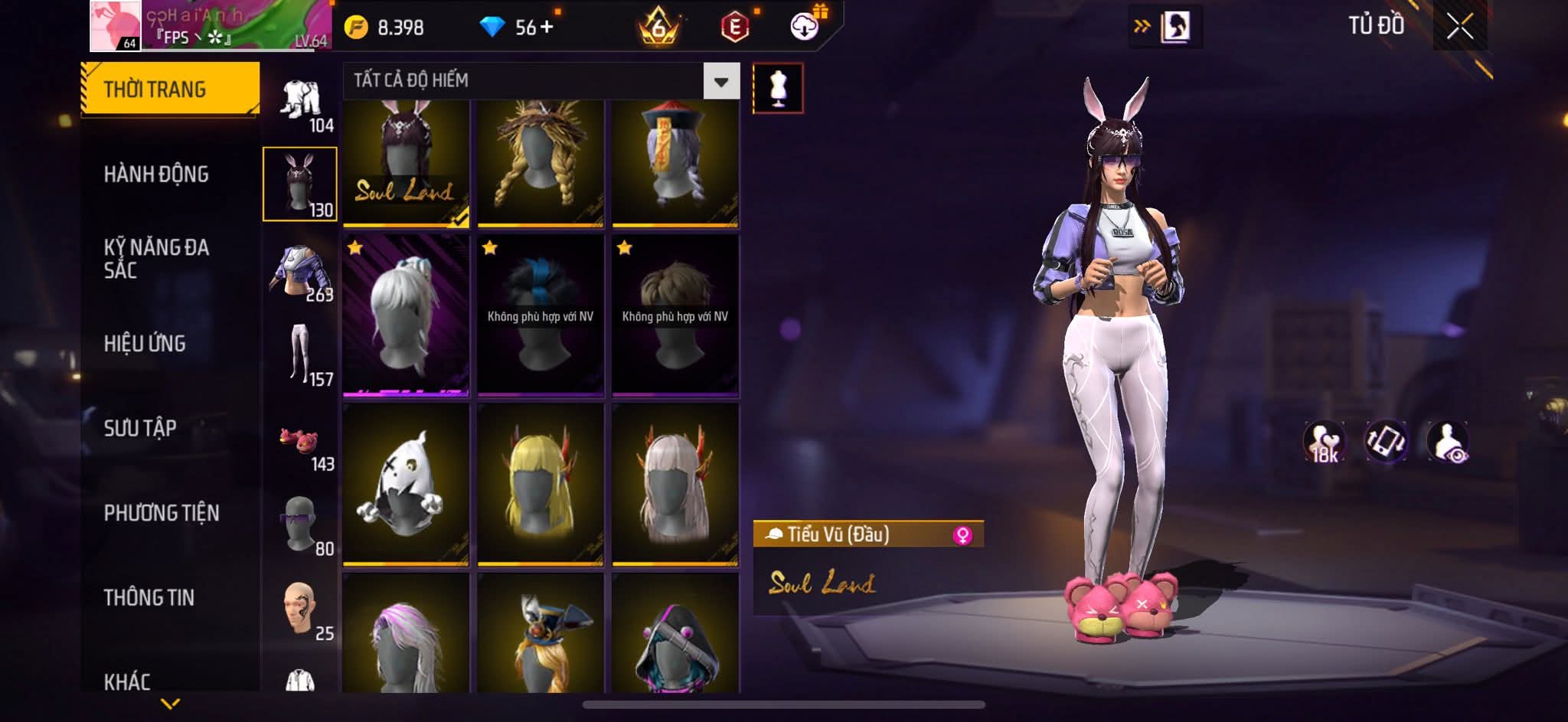Click the mannequin preview toggle icon

pos(778,88)
